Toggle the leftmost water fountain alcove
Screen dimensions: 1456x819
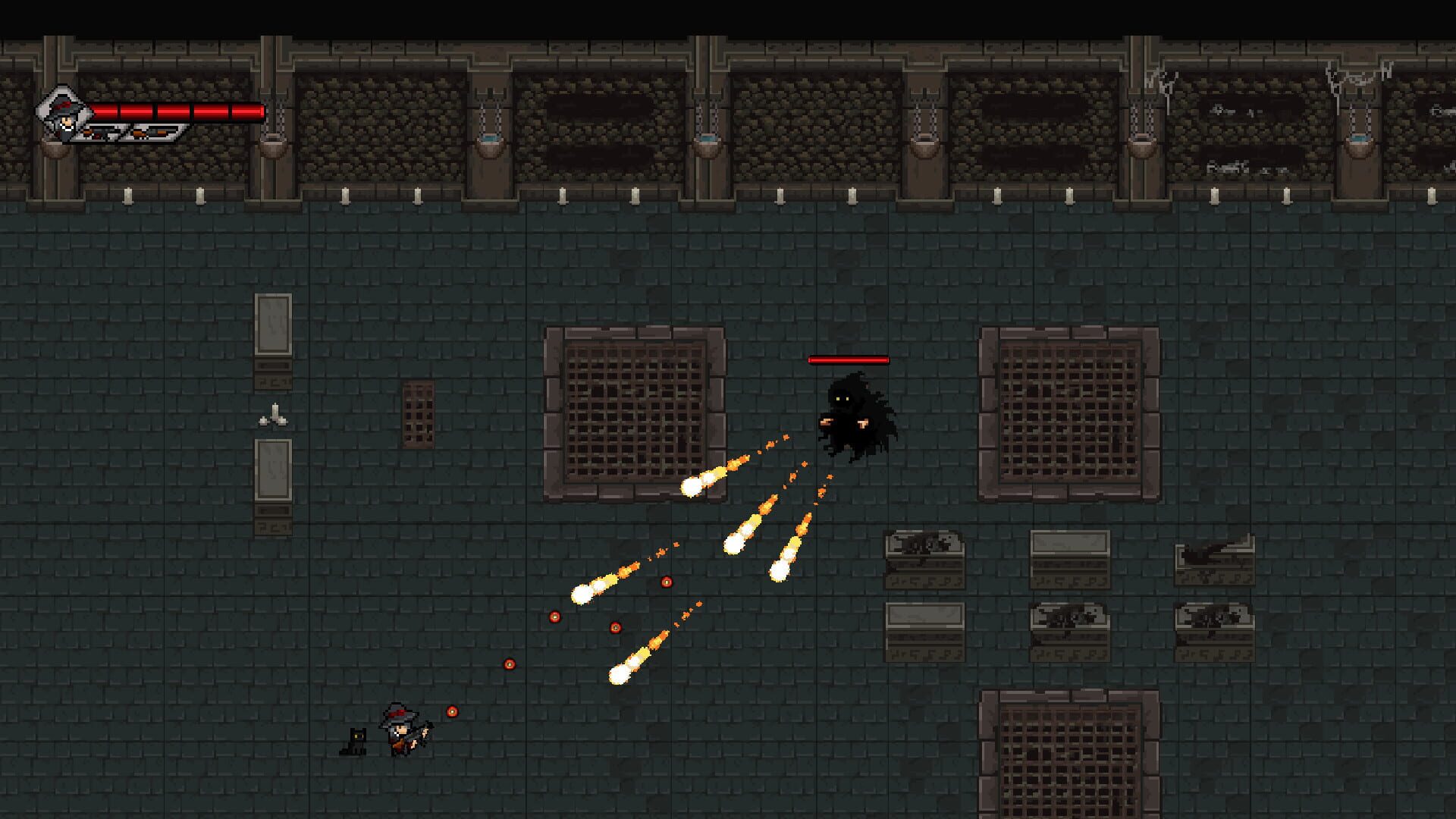[273, 144]
